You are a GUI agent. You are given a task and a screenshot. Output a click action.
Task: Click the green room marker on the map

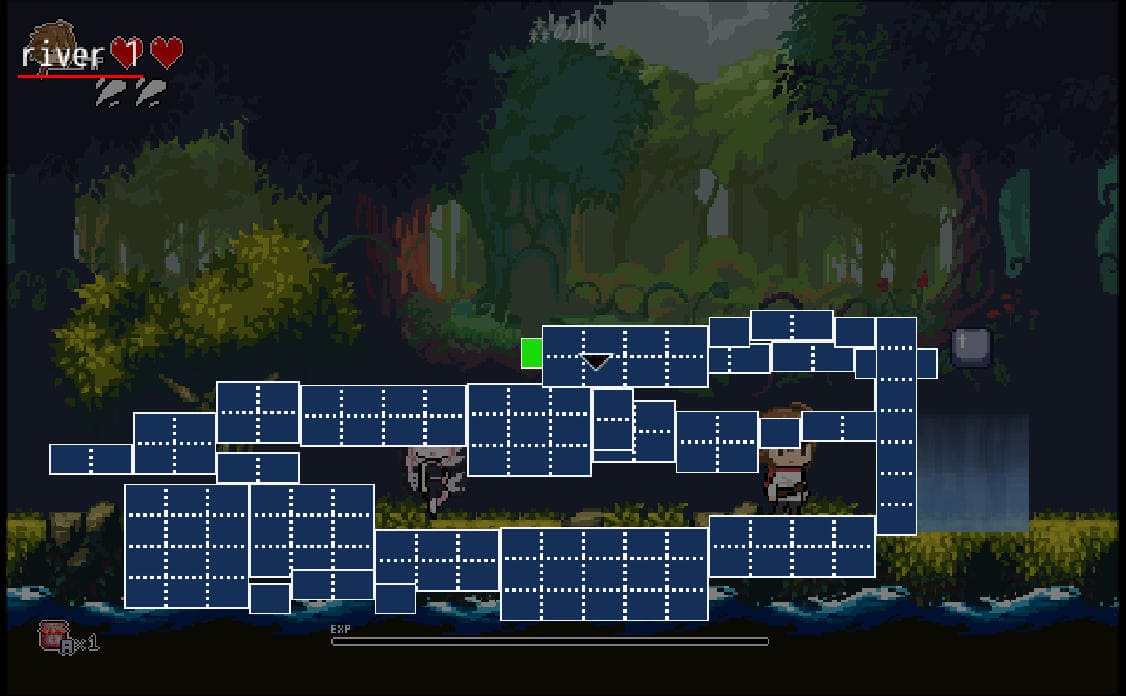coord(532,352)
